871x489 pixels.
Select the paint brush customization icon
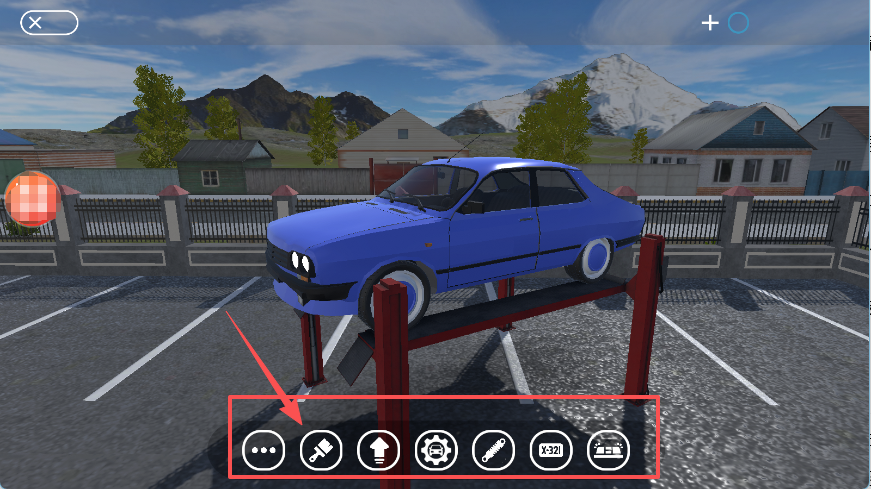point(321,451)
